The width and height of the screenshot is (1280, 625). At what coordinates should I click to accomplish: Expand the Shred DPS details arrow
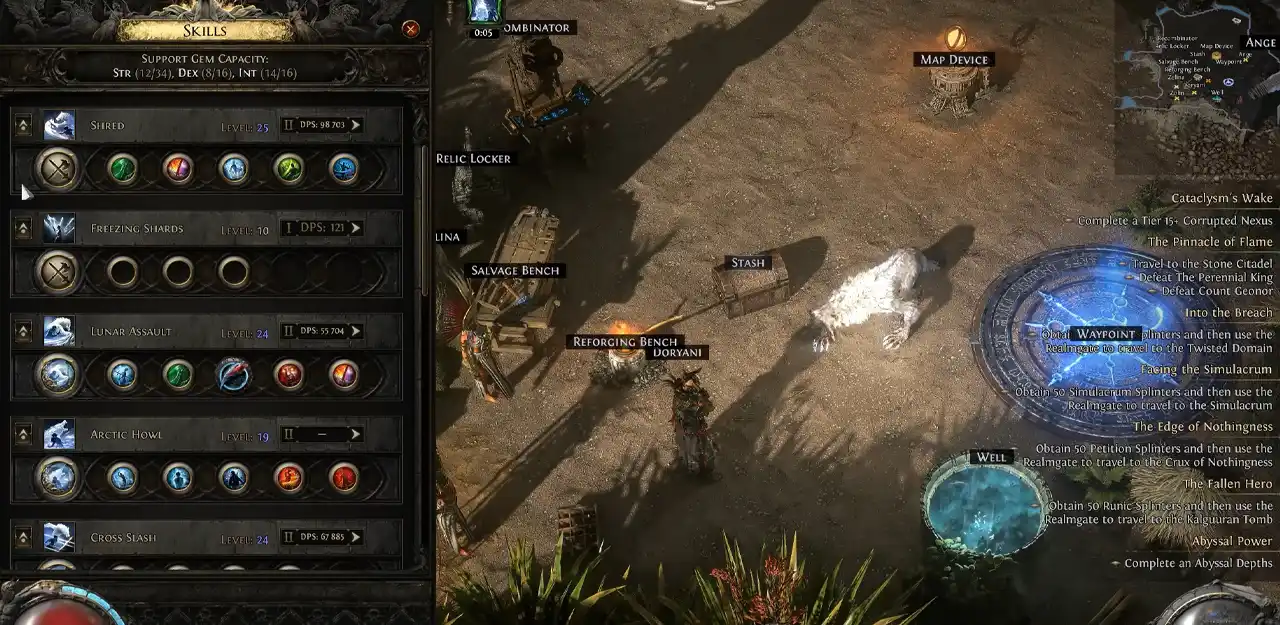pos(355,125)
